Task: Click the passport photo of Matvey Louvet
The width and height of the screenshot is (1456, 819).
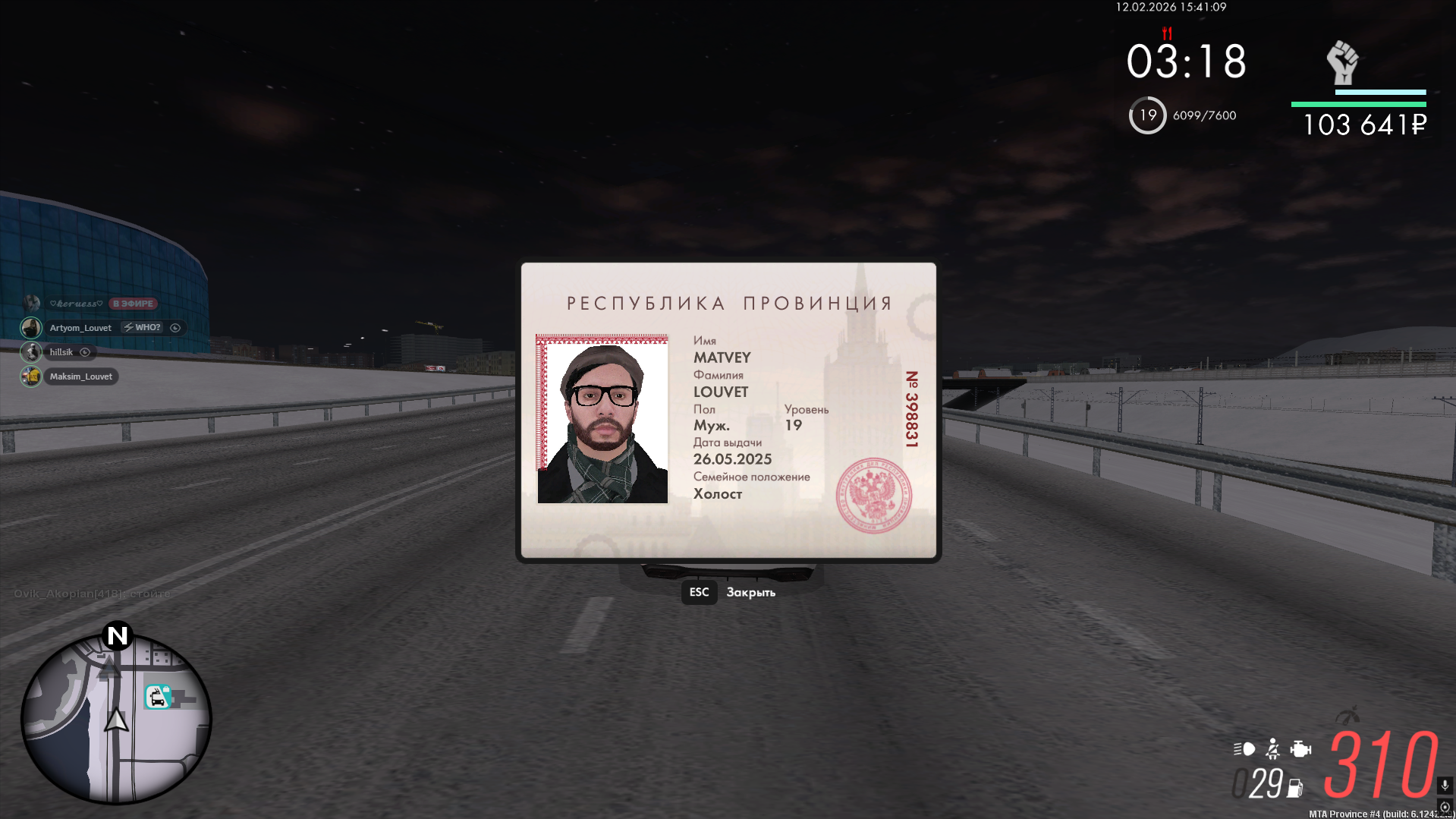Action: pyautogui.click(x=602, y=419)
